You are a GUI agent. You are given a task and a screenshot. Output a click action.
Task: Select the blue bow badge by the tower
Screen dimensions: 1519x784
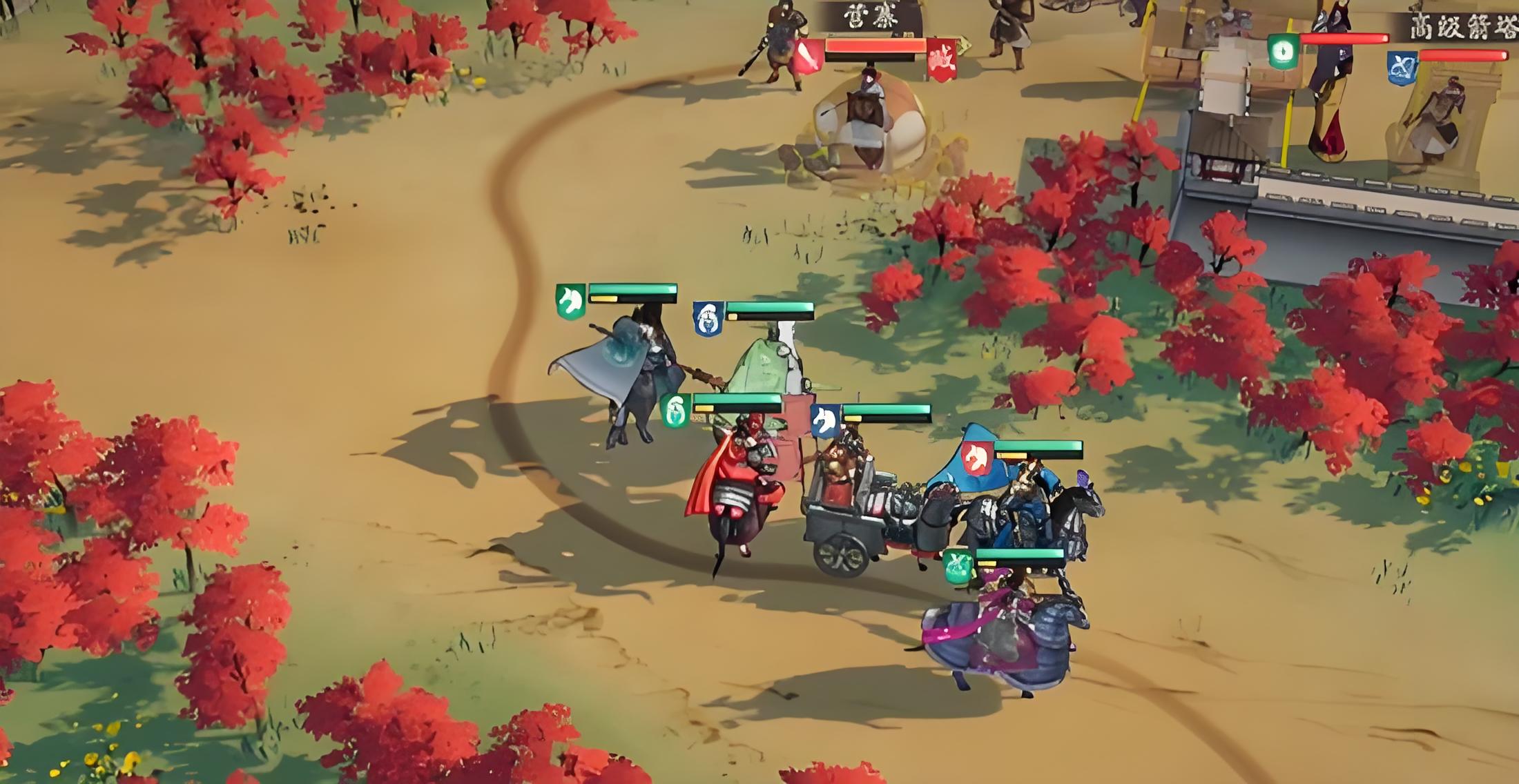coord(1402,69)
